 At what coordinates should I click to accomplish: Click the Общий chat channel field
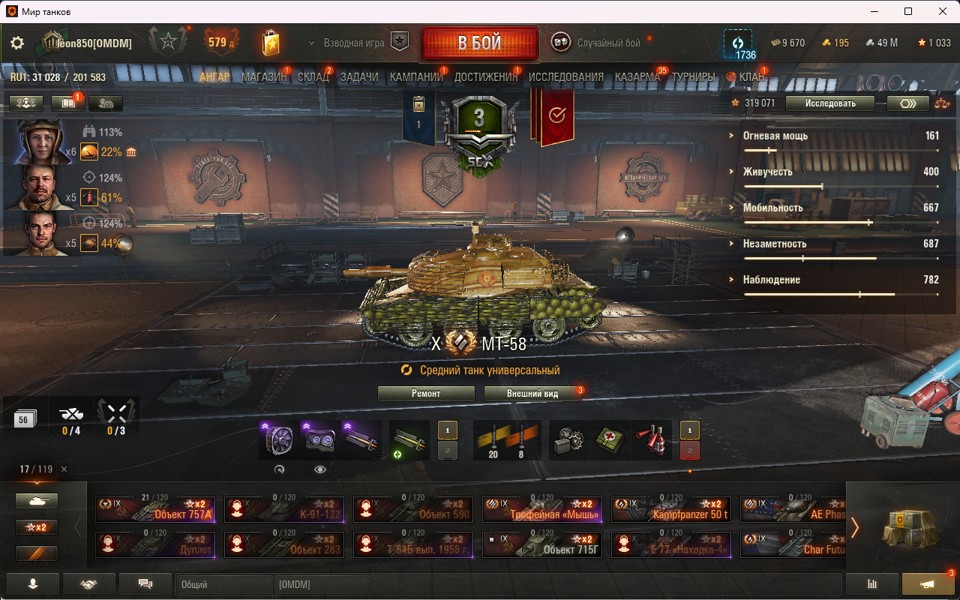click(223, 584)
